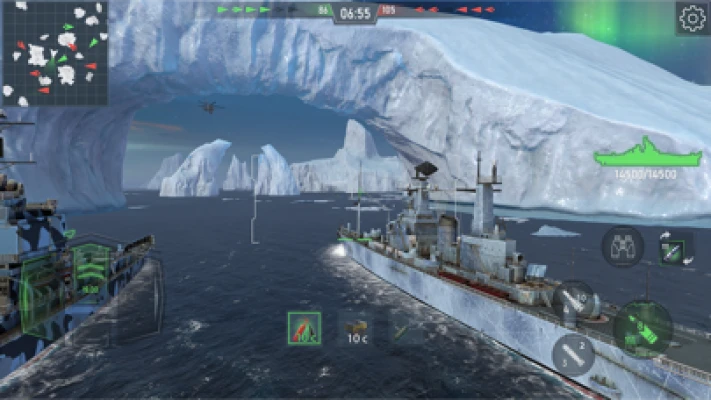Fire the green main cannon button
711x400 pixels.
click(x=641, y=328)
